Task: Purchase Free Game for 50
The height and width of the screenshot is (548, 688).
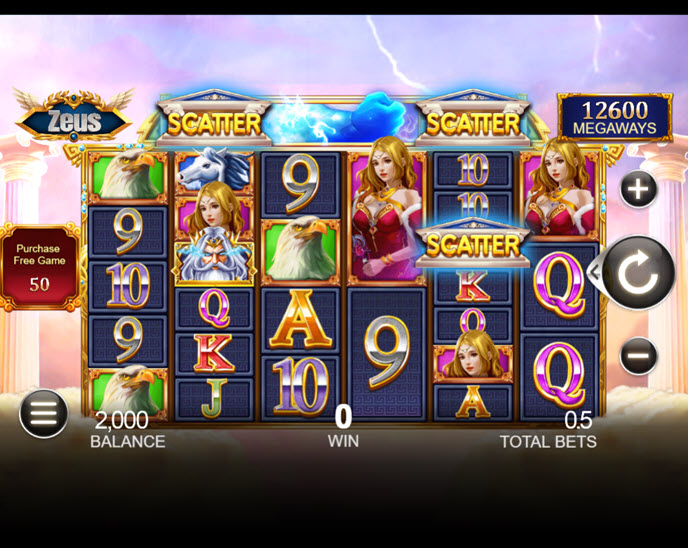Action: click(38, 267)
